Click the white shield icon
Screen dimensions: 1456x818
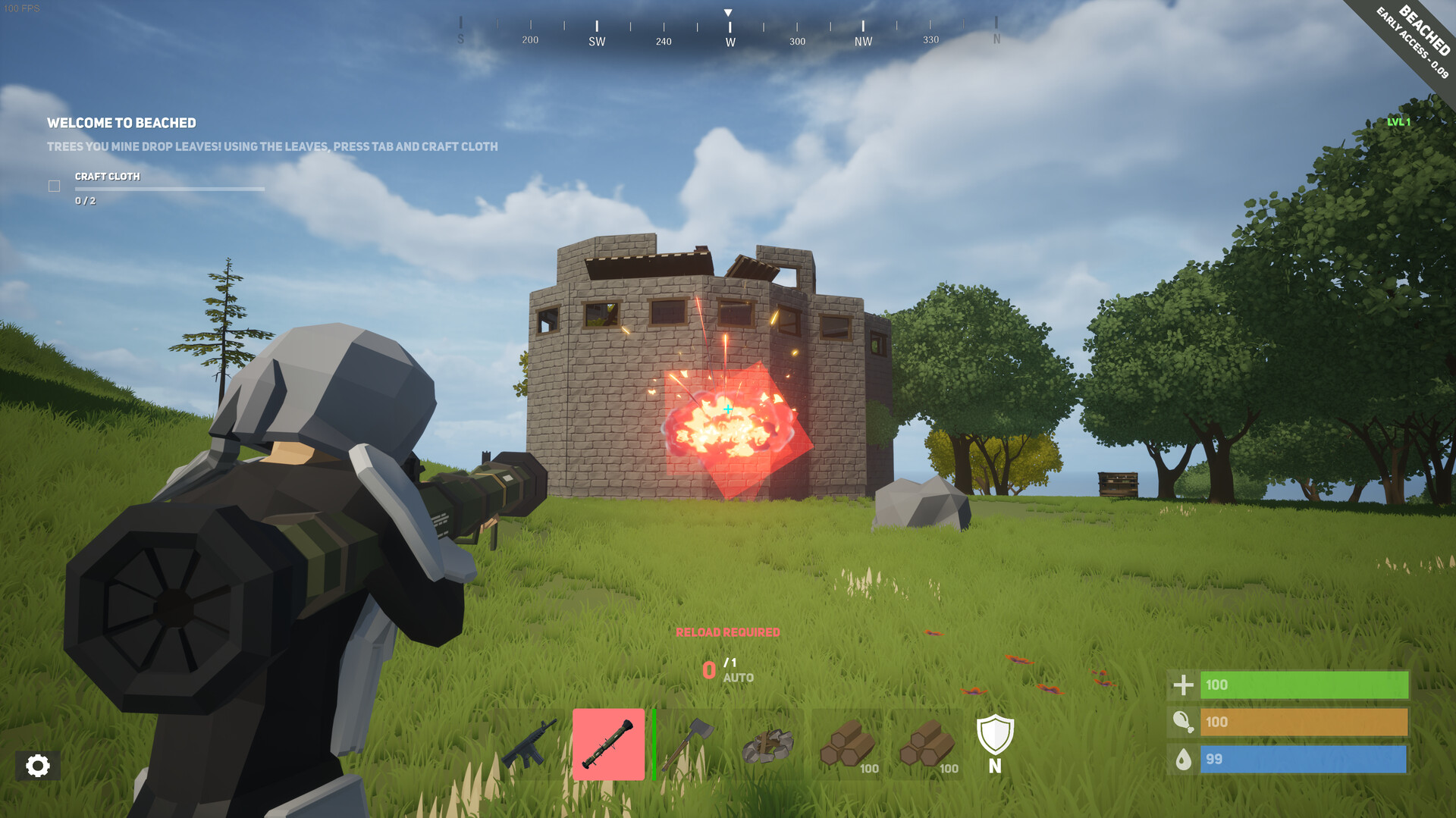995,735
